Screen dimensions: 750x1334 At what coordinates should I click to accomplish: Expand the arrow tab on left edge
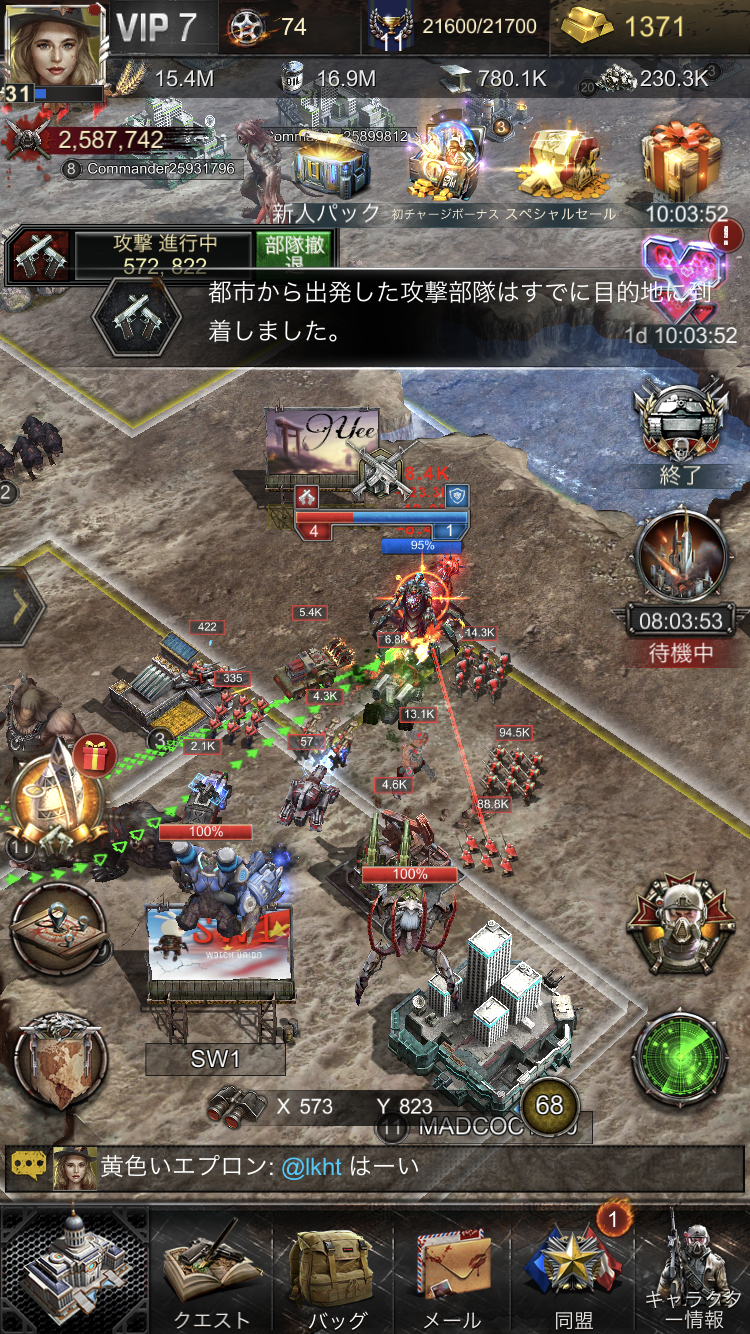click(22, 606)
